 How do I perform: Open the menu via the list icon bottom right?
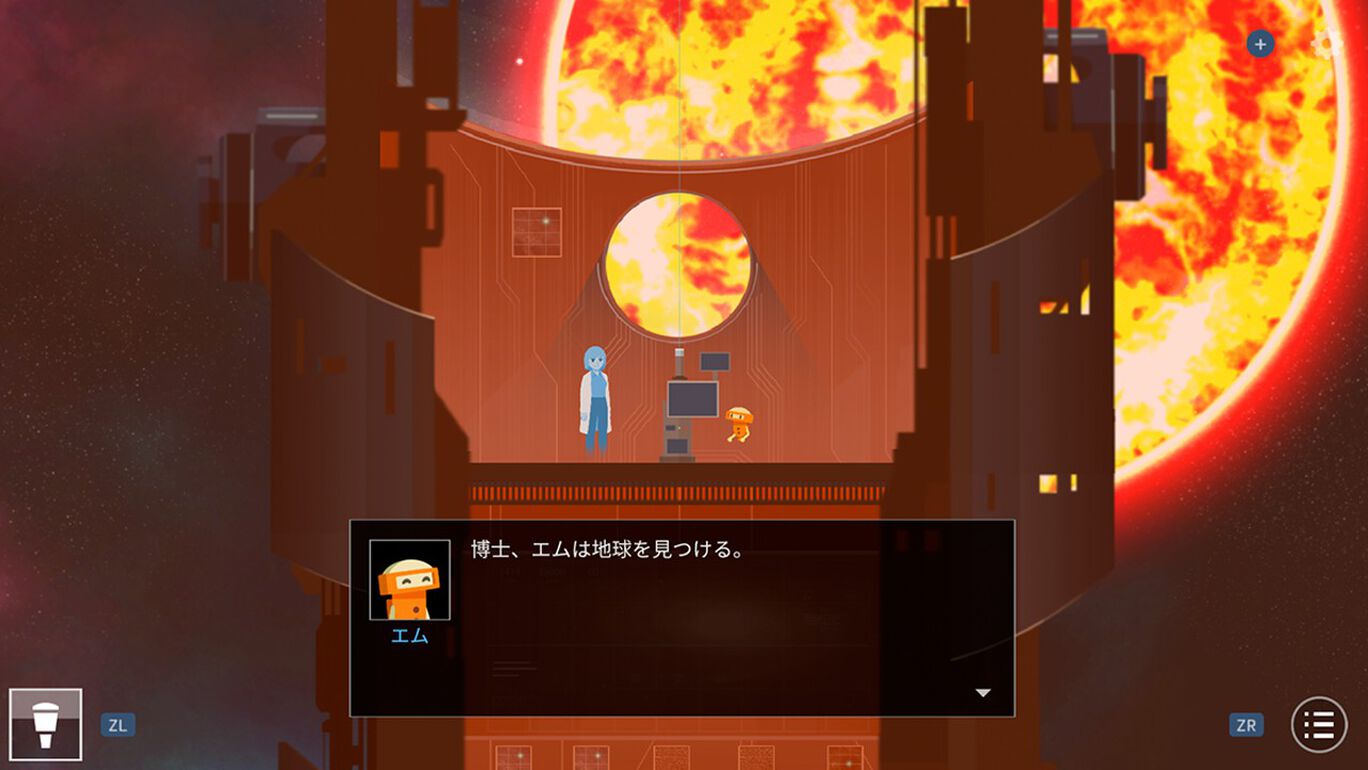[1320, 723]
